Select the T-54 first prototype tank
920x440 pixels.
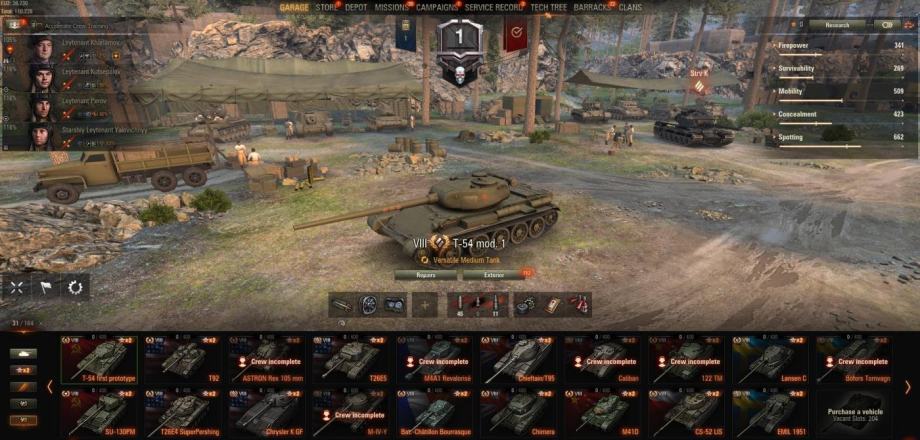coord(100,360)
